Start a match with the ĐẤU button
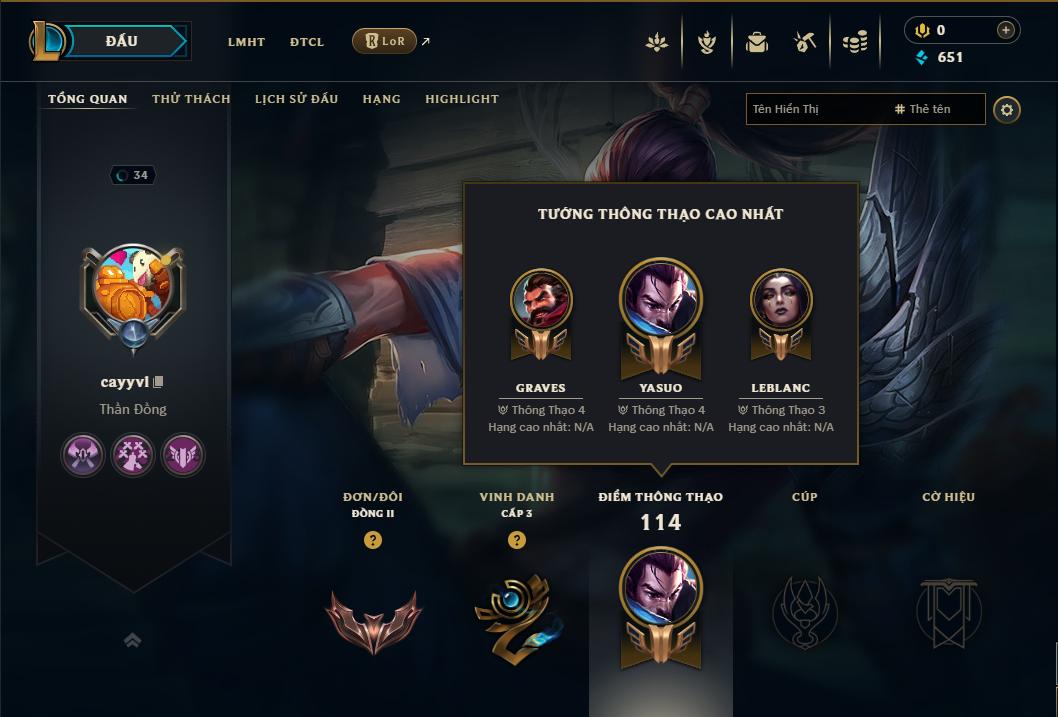This screenshot has width=1058, height=717. (x=122, y=41)
